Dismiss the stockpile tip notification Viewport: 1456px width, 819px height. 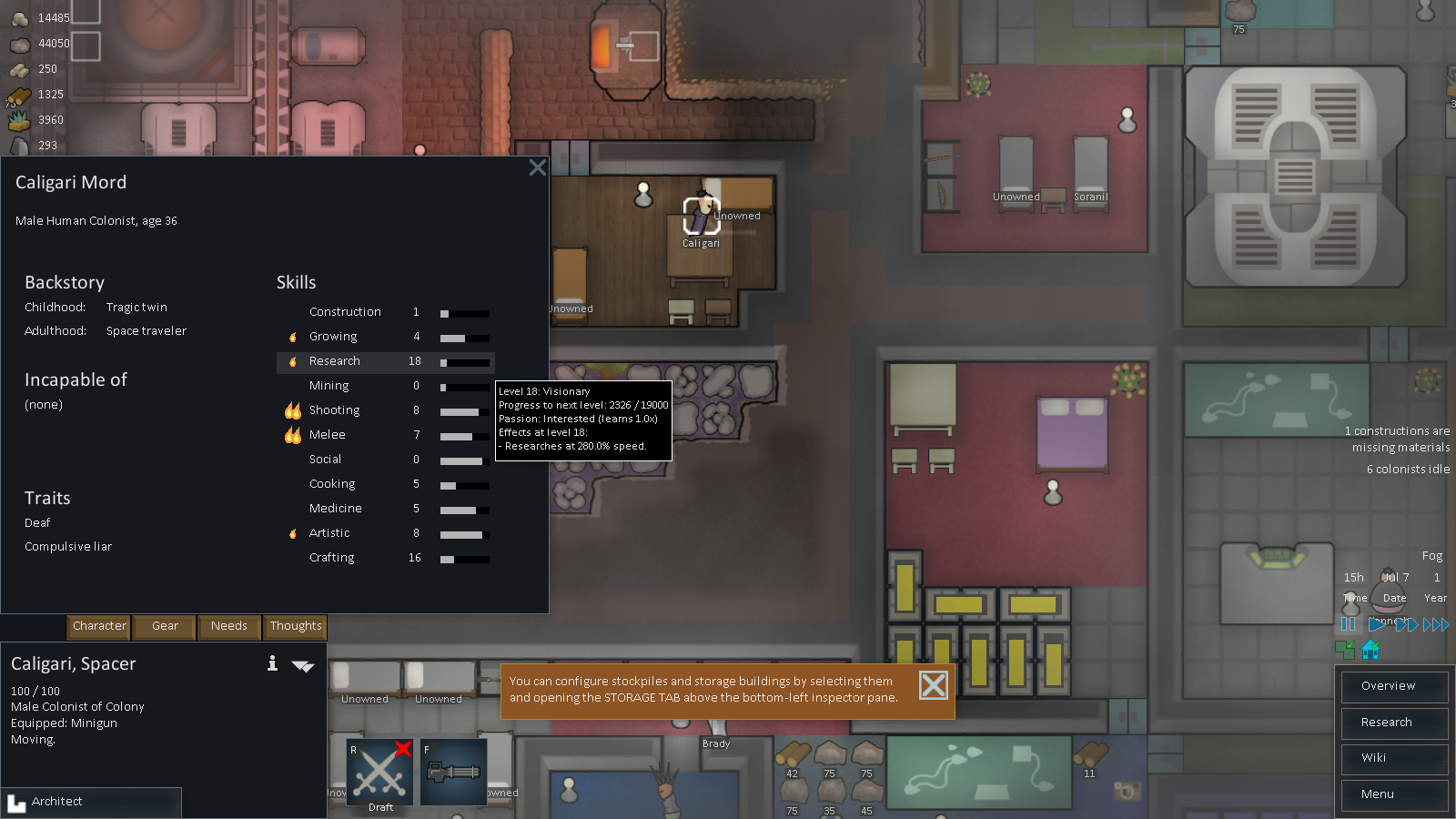click(933, 685)
